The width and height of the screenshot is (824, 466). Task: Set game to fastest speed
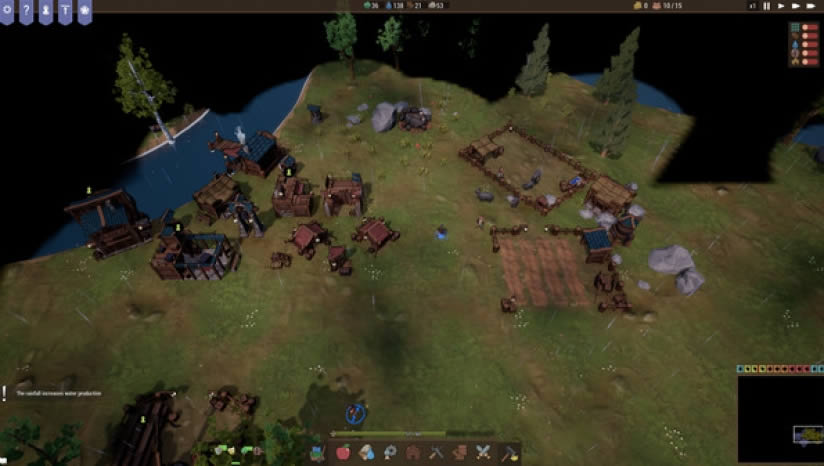click(x=812, y=6)
